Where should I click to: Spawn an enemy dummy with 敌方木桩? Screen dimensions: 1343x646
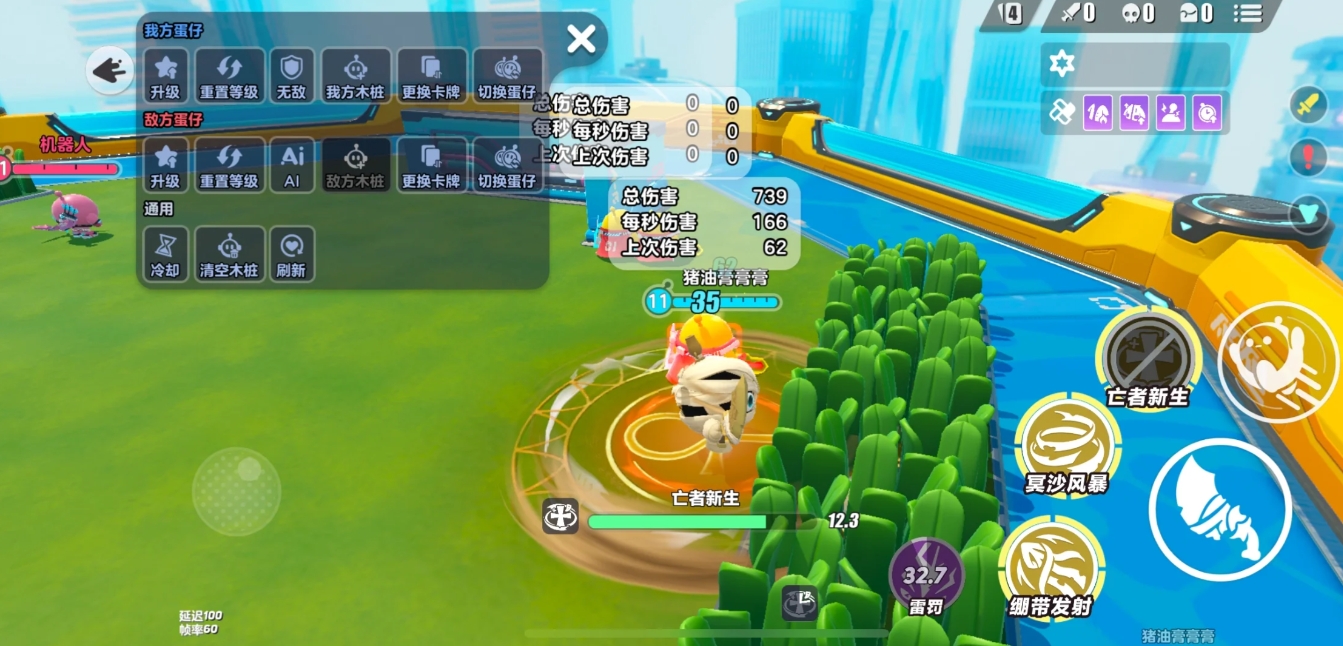click(x=355, y=165)
